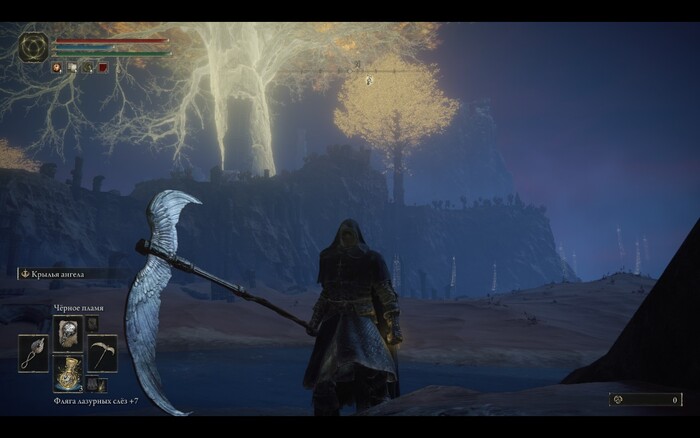Click the Great Rune emblem icon
Image resolution: width=700 pixels, height=438 pixels.
point(33,46)
